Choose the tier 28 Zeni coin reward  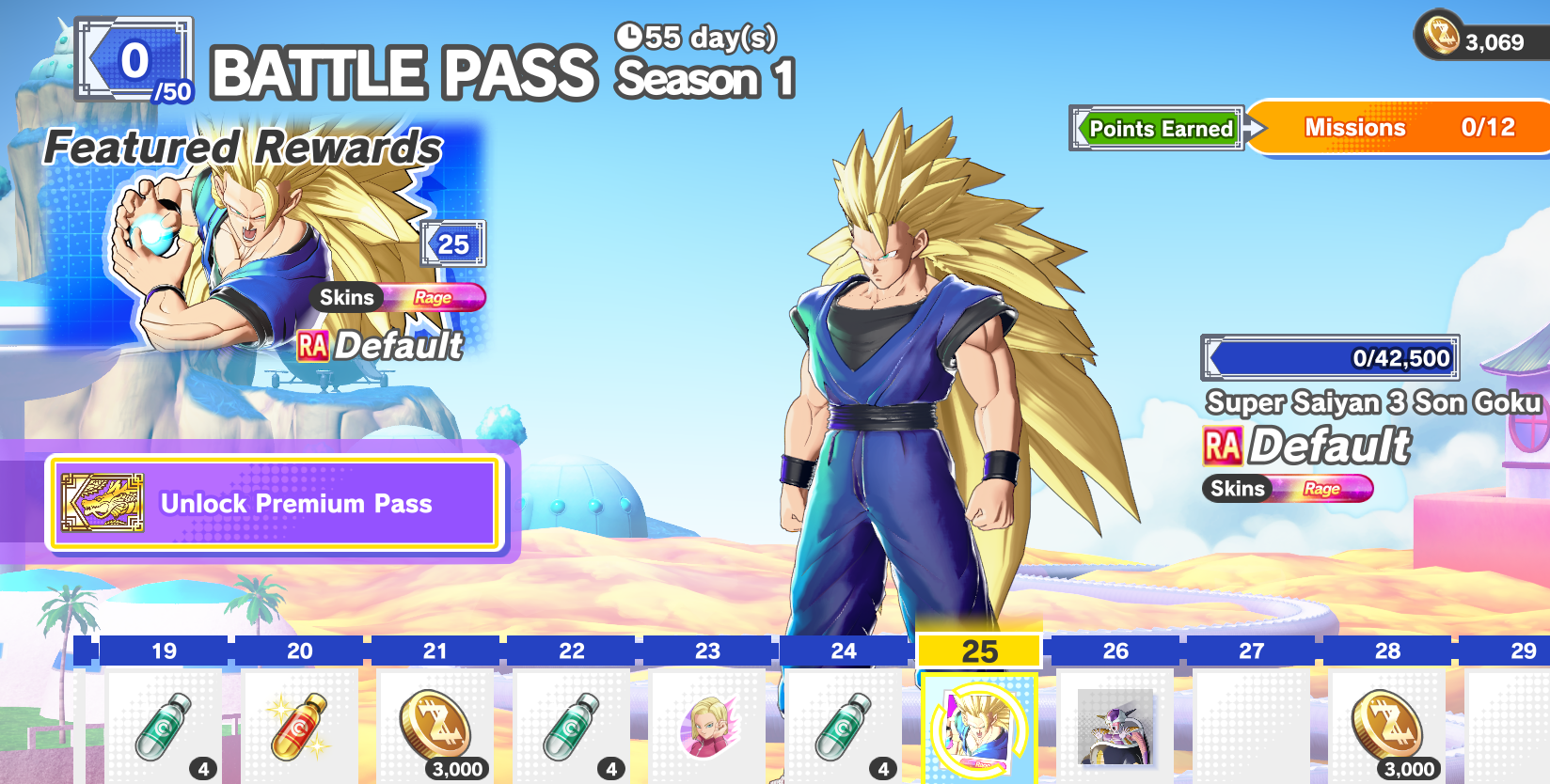point(1387,726)
